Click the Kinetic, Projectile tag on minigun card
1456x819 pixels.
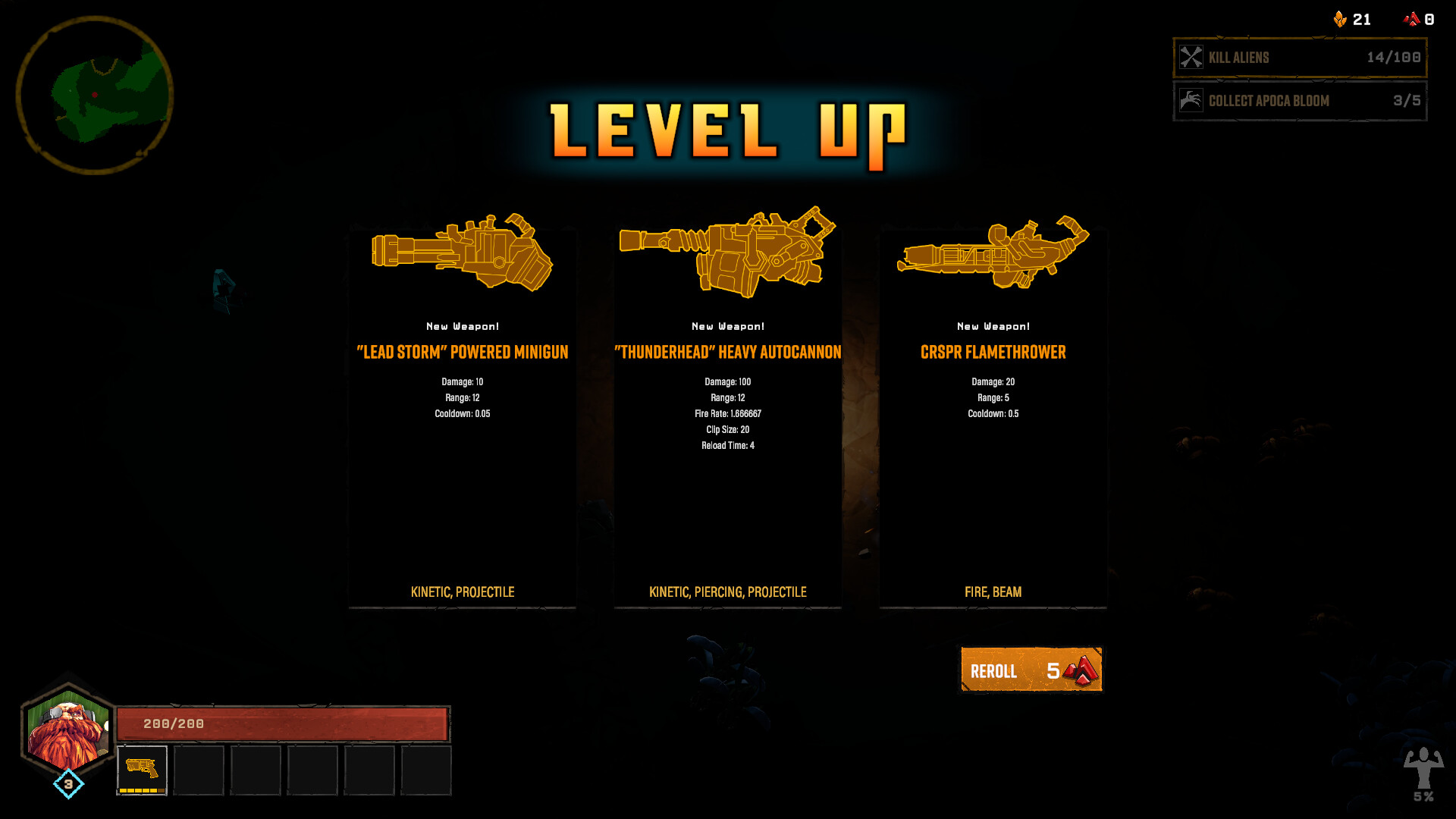tap(463, 592)
